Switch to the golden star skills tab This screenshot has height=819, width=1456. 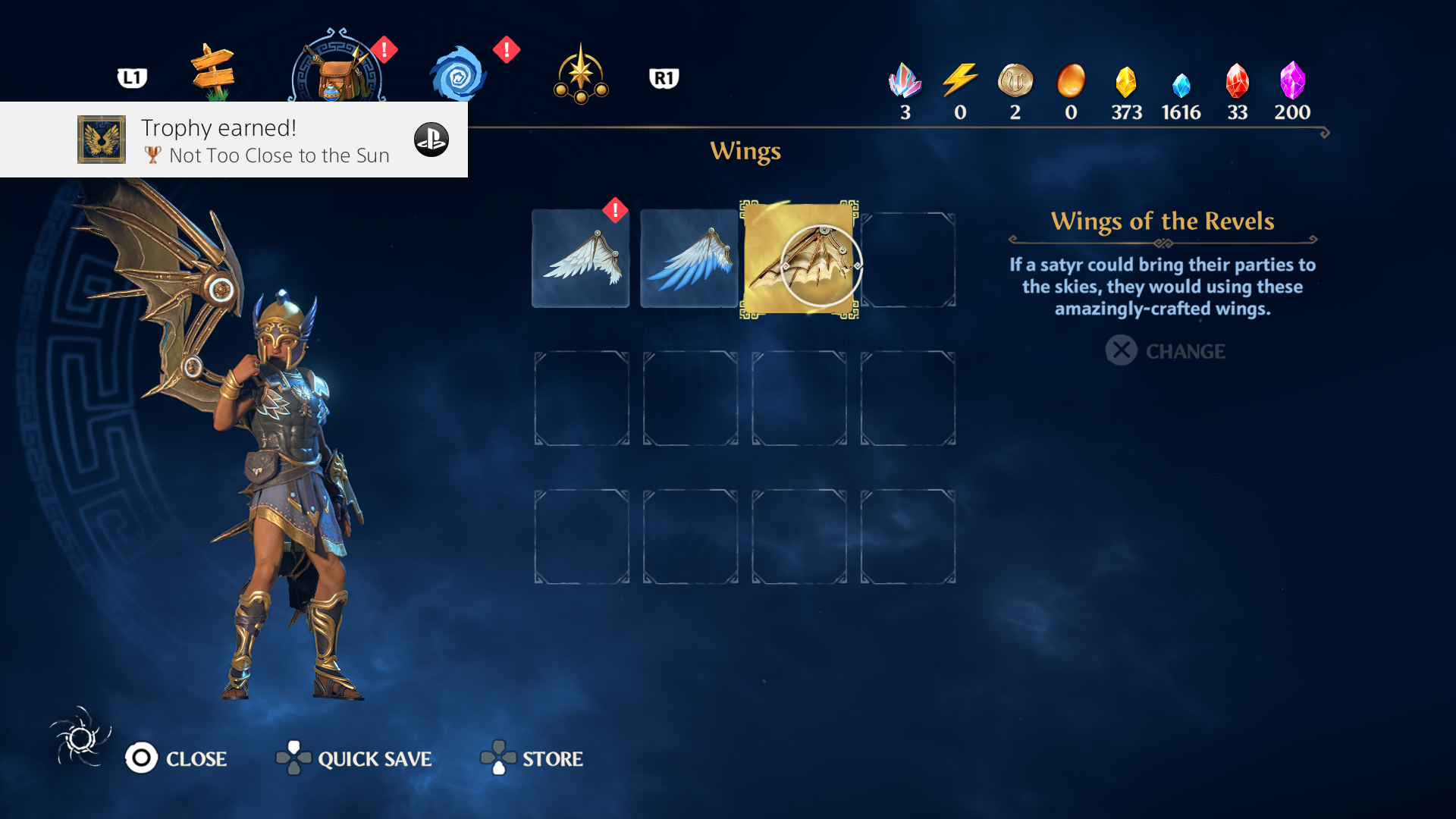[581, 75]
